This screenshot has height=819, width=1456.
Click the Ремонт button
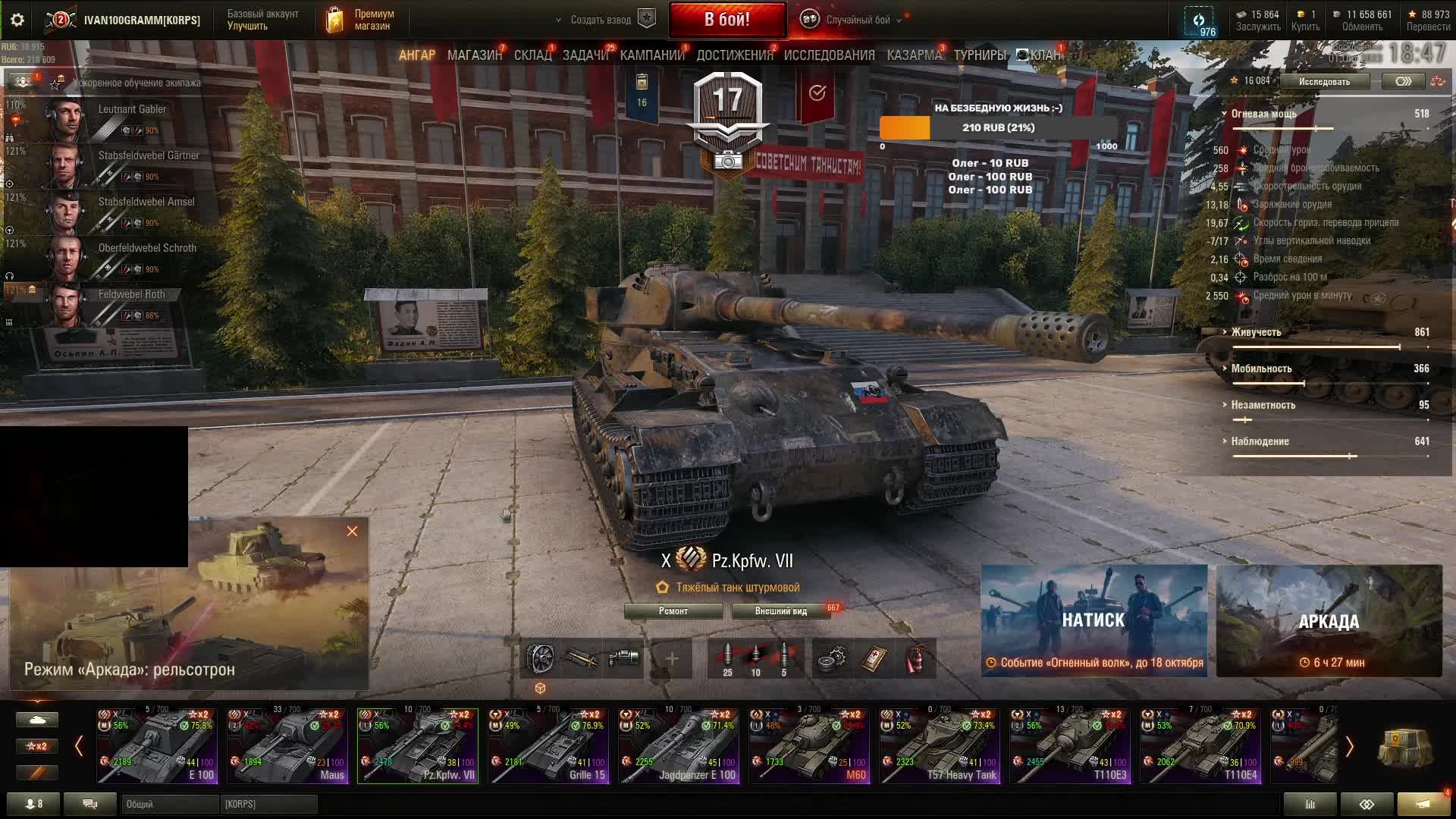(x=673, y=611)
